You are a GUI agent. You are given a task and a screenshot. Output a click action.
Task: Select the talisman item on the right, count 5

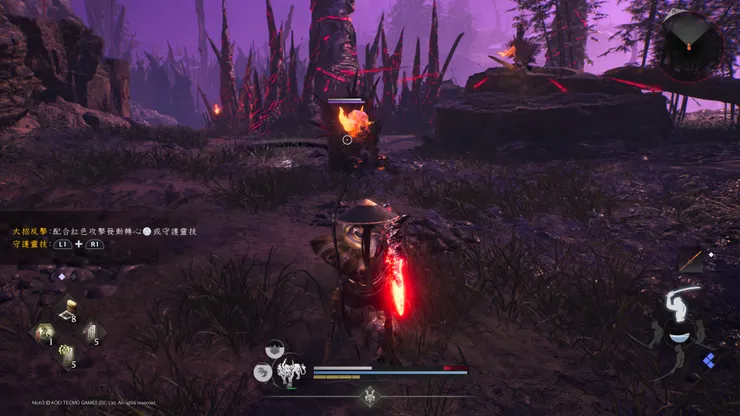(x=93, y=332)
